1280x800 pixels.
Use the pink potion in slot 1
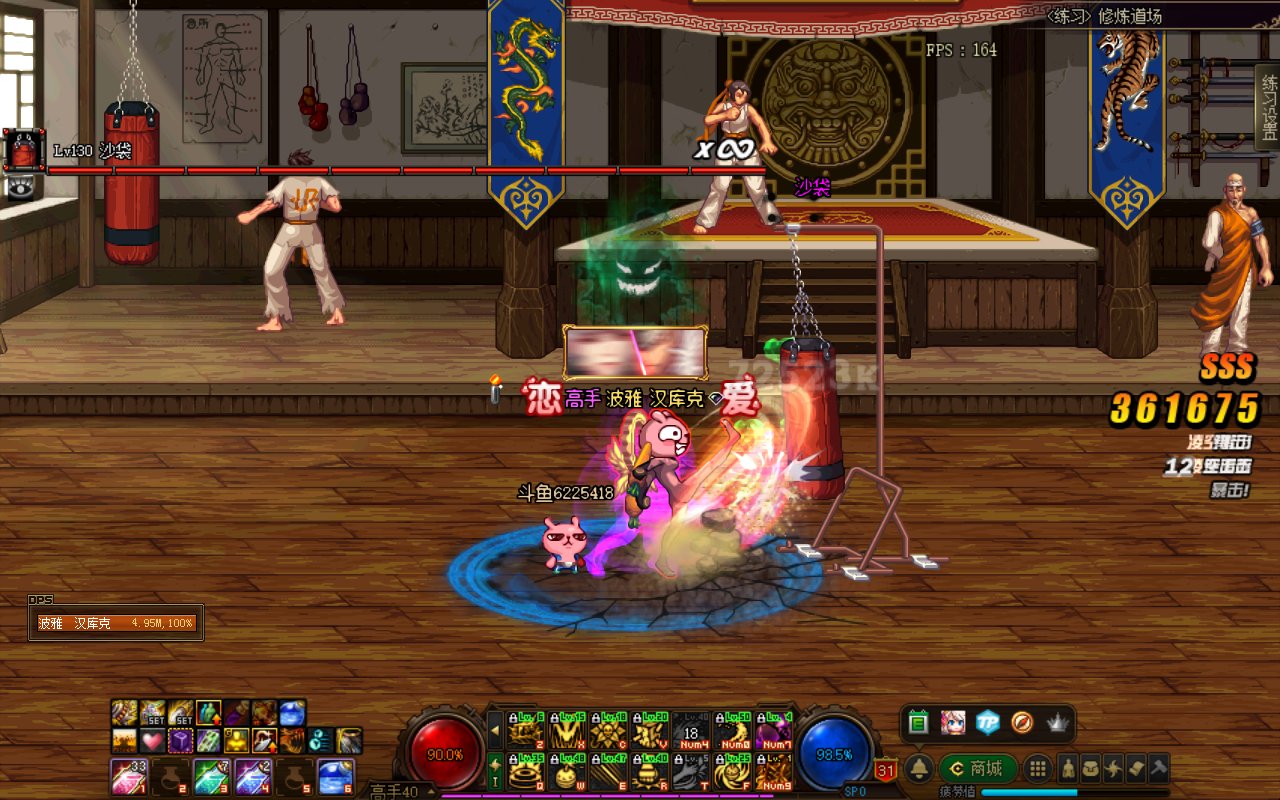pyautogui.click(x=127, y=777)
